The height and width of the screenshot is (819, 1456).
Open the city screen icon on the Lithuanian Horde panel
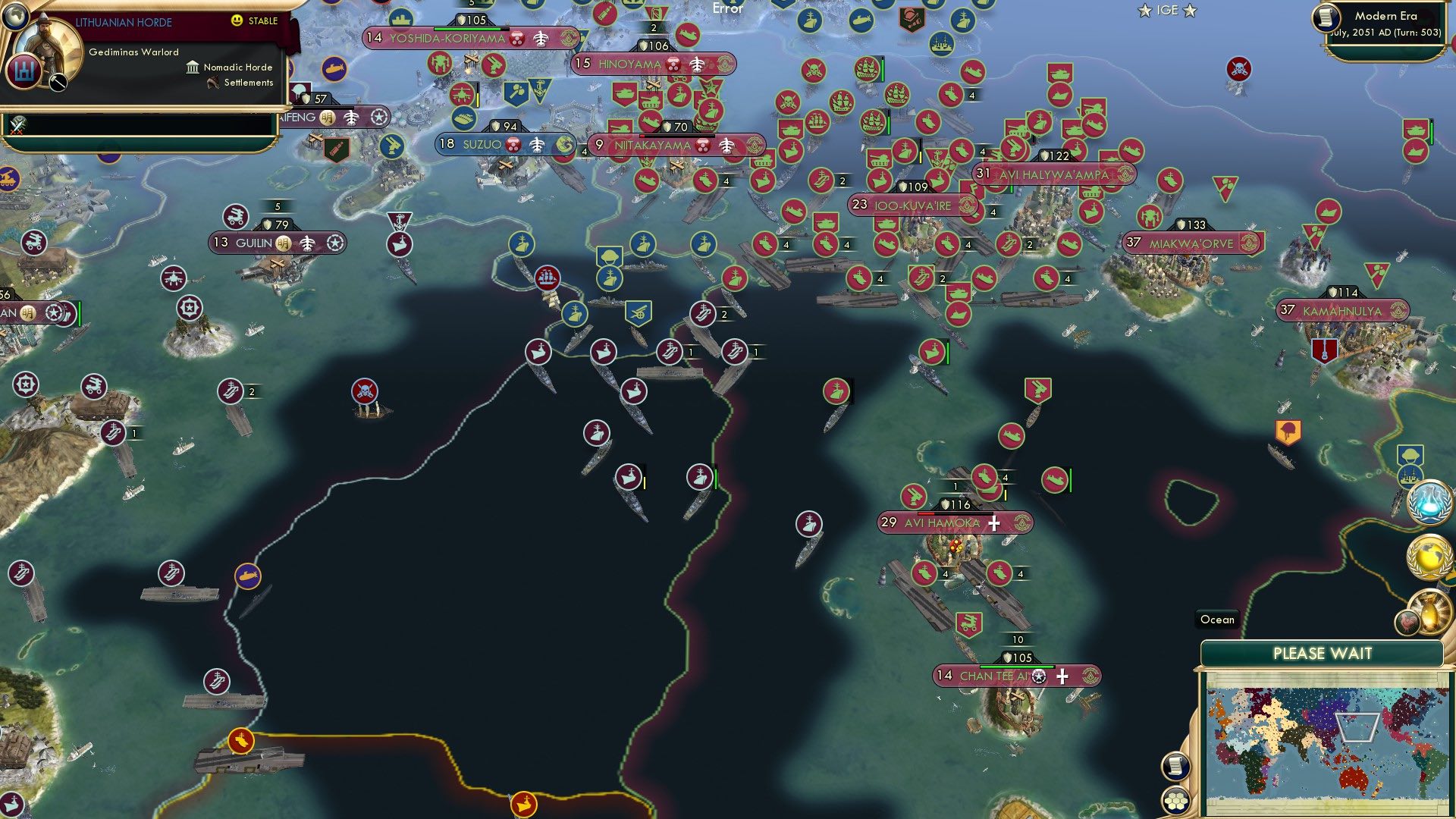pyautogui.click(x=24, y=71)
